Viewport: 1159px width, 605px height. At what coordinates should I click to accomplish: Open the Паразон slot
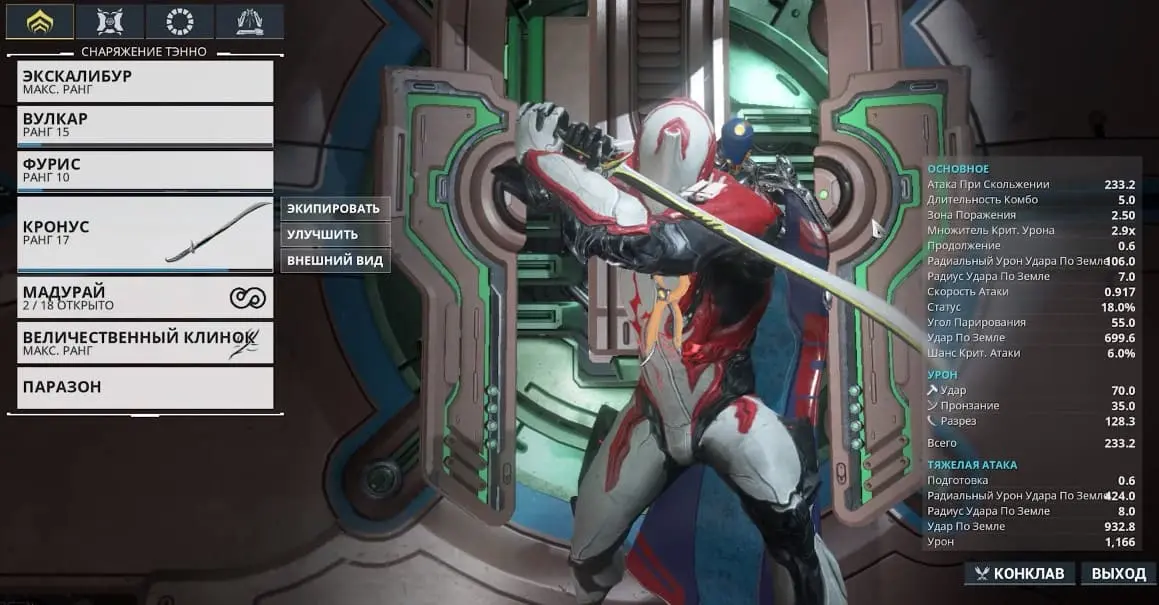[x=145, y=387]
